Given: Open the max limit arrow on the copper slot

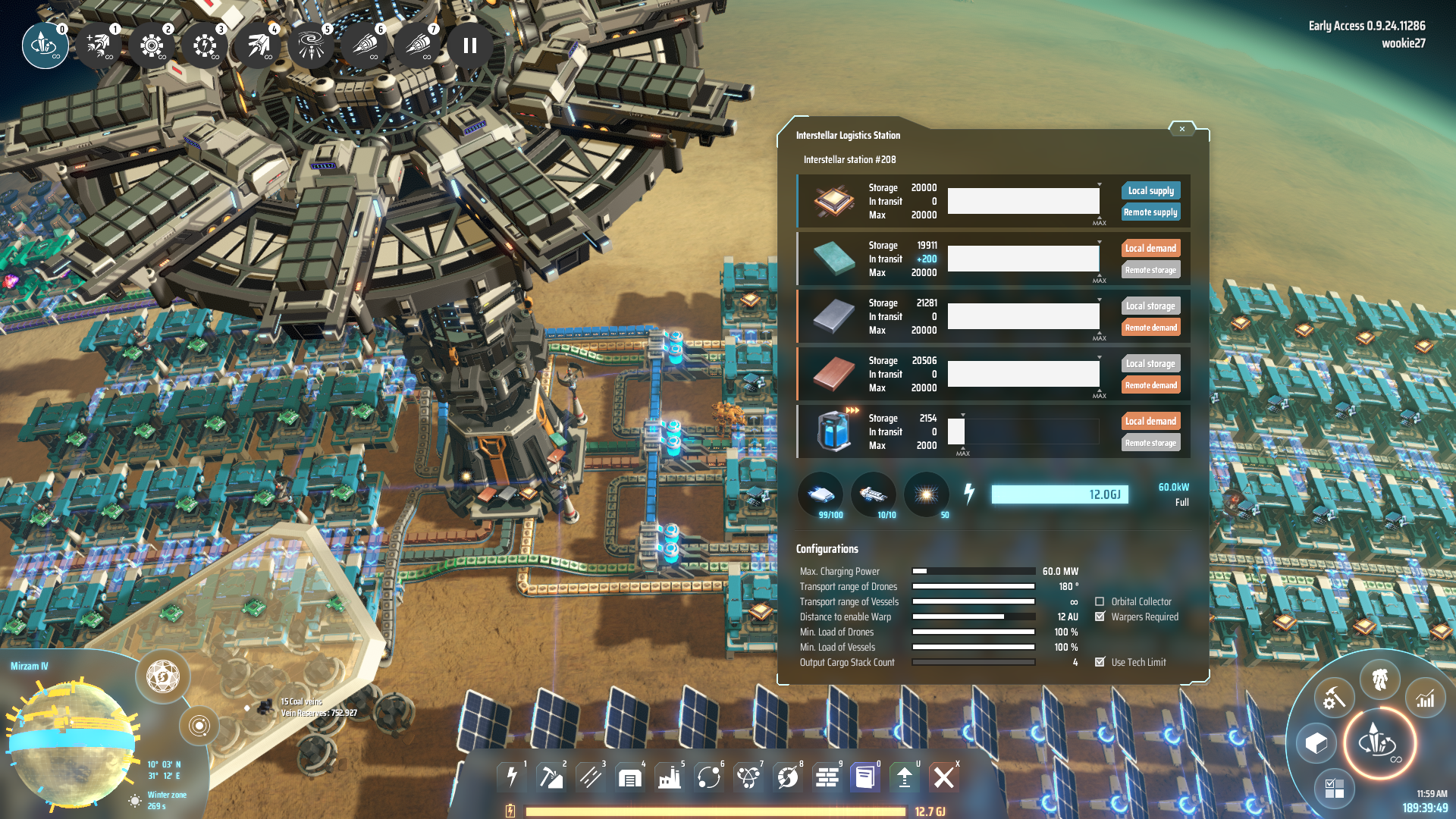Looking at the screenshot, I should pyautogui.click(x=1098, y=356).
